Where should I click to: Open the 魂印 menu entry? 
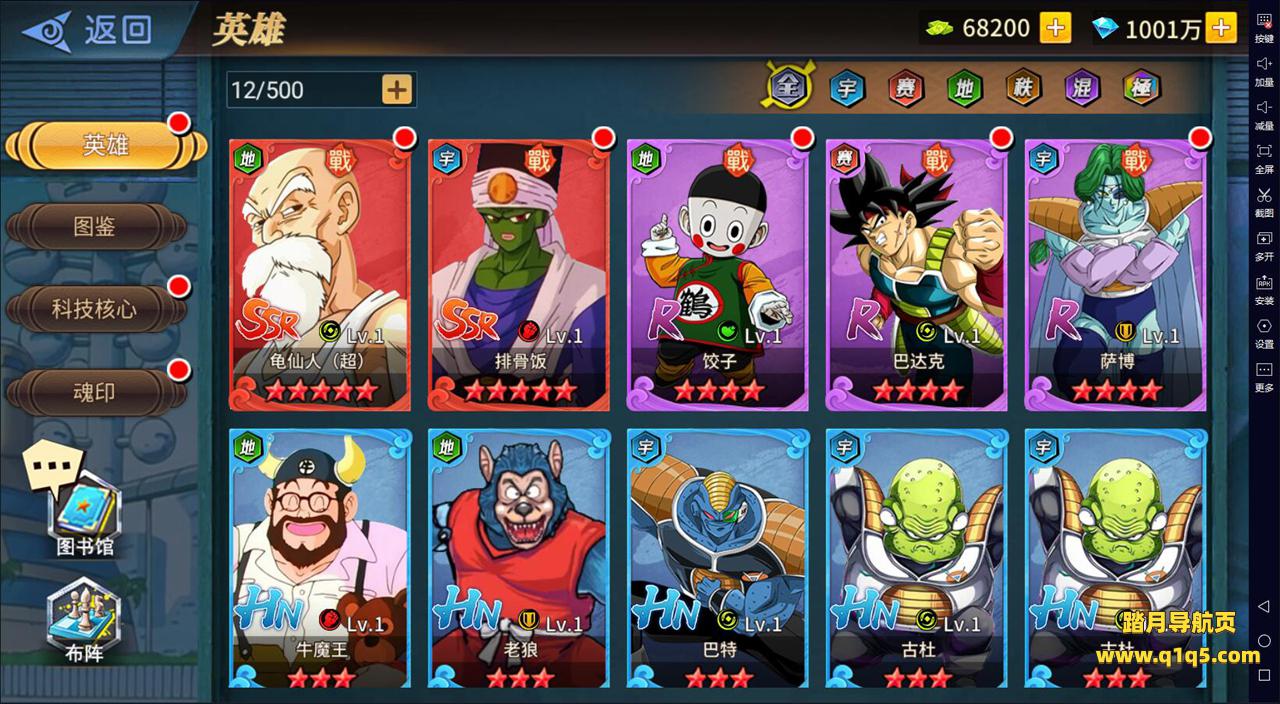[95, 392]
